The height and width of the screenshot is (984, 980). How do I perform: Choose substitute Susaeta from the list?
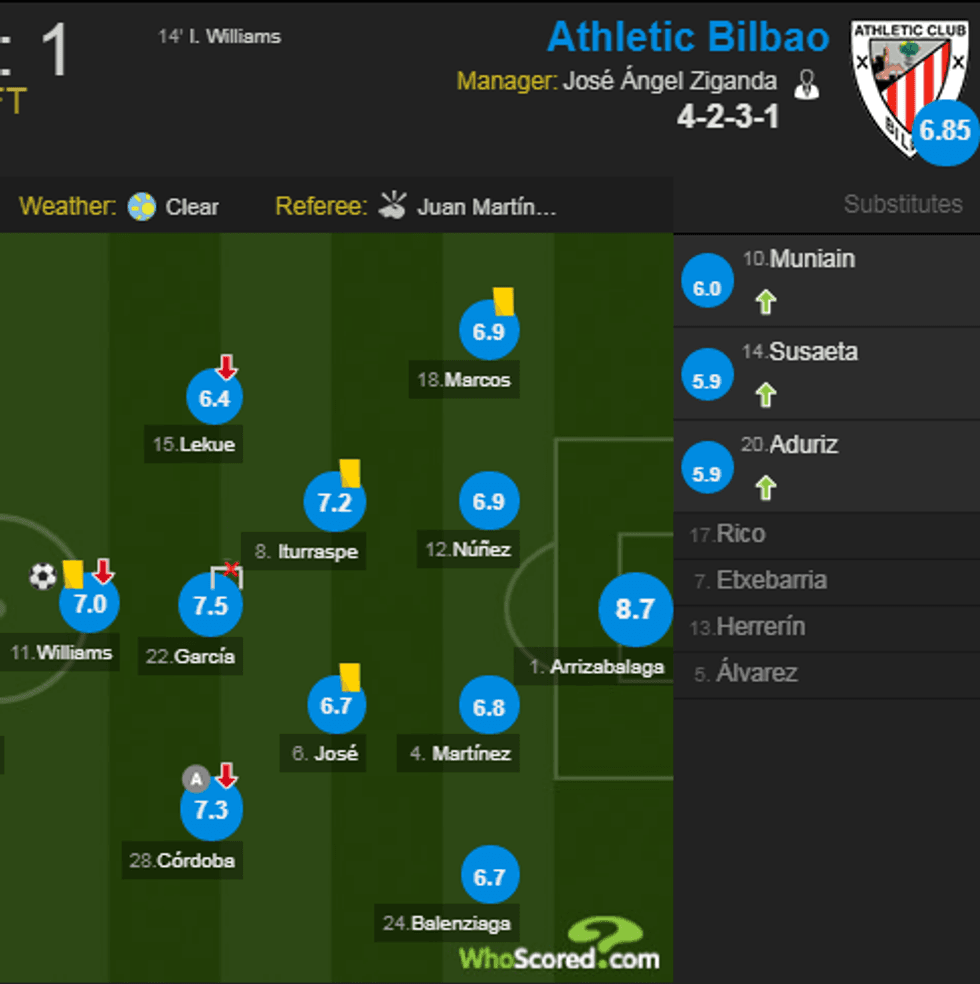[813, 352]
